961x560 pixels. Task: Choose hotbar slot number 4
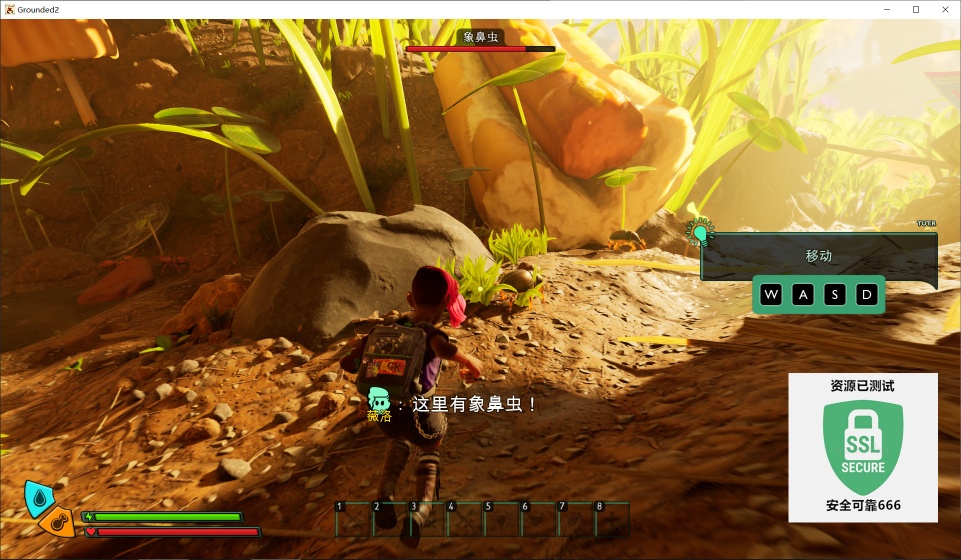tap(464, 519)
